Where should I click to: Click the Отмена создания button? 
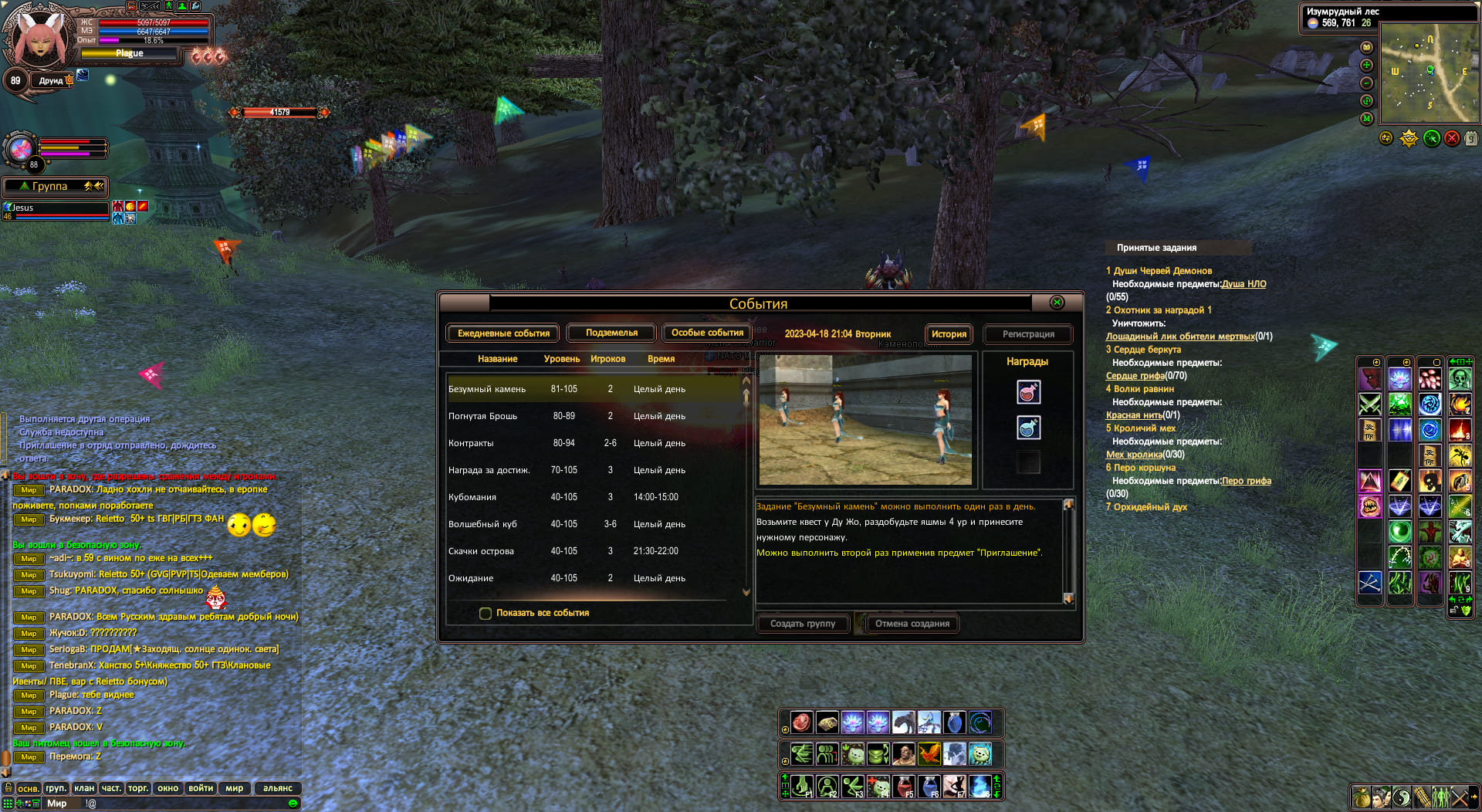[912, 624]
